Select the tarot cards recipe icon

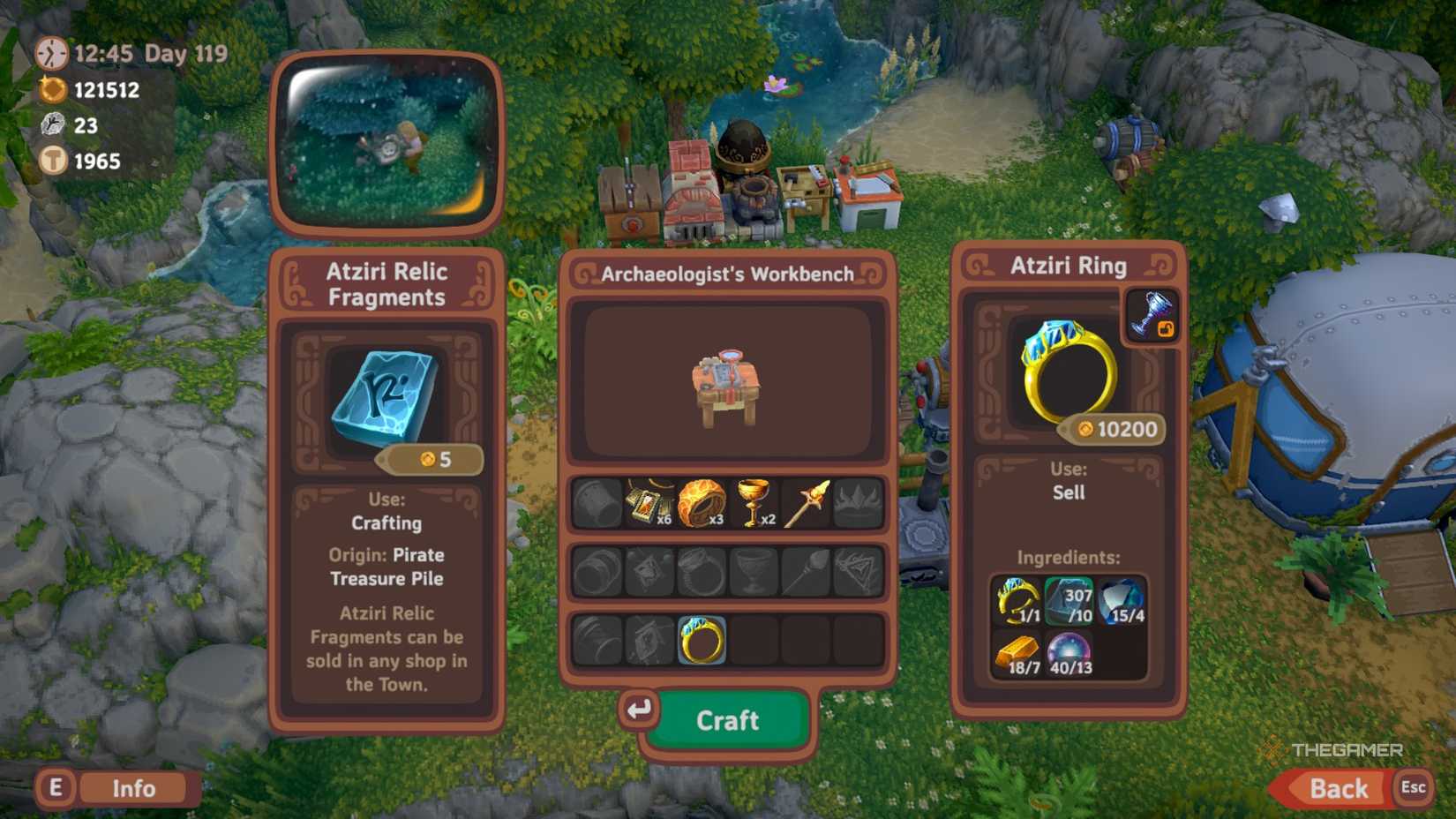[x=647, y=503]
